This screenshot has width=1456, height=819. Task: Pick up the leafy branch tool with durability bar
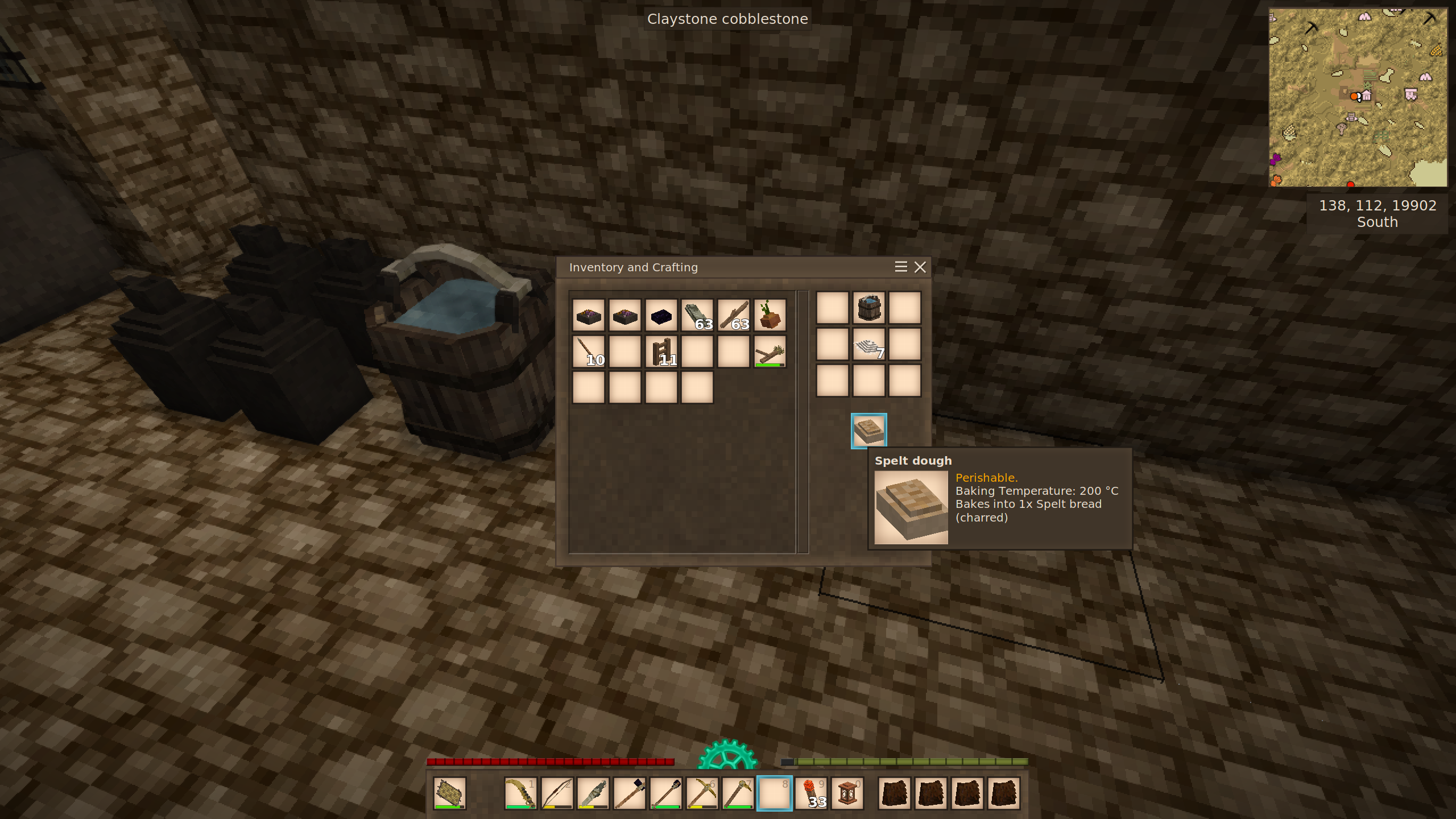tap(770, 351)
